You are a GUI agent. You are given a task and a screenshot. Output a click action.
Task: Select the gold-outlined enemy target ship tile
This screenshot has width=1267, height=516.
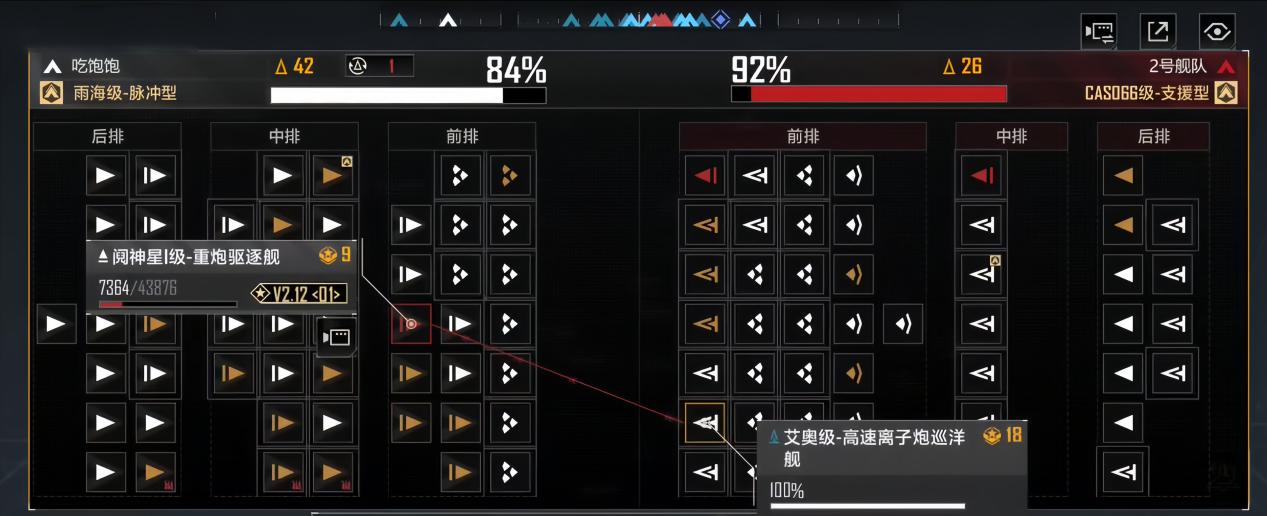pyautogui.click(x=705, y=423)
